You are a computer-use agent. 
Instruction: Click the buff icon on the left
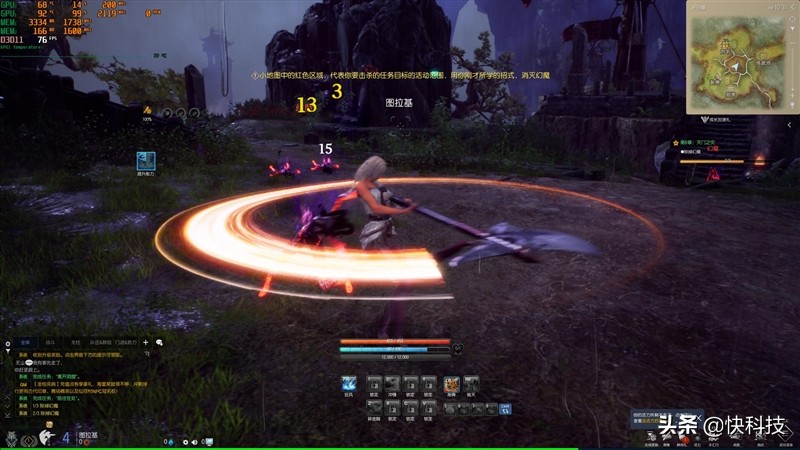146,159
